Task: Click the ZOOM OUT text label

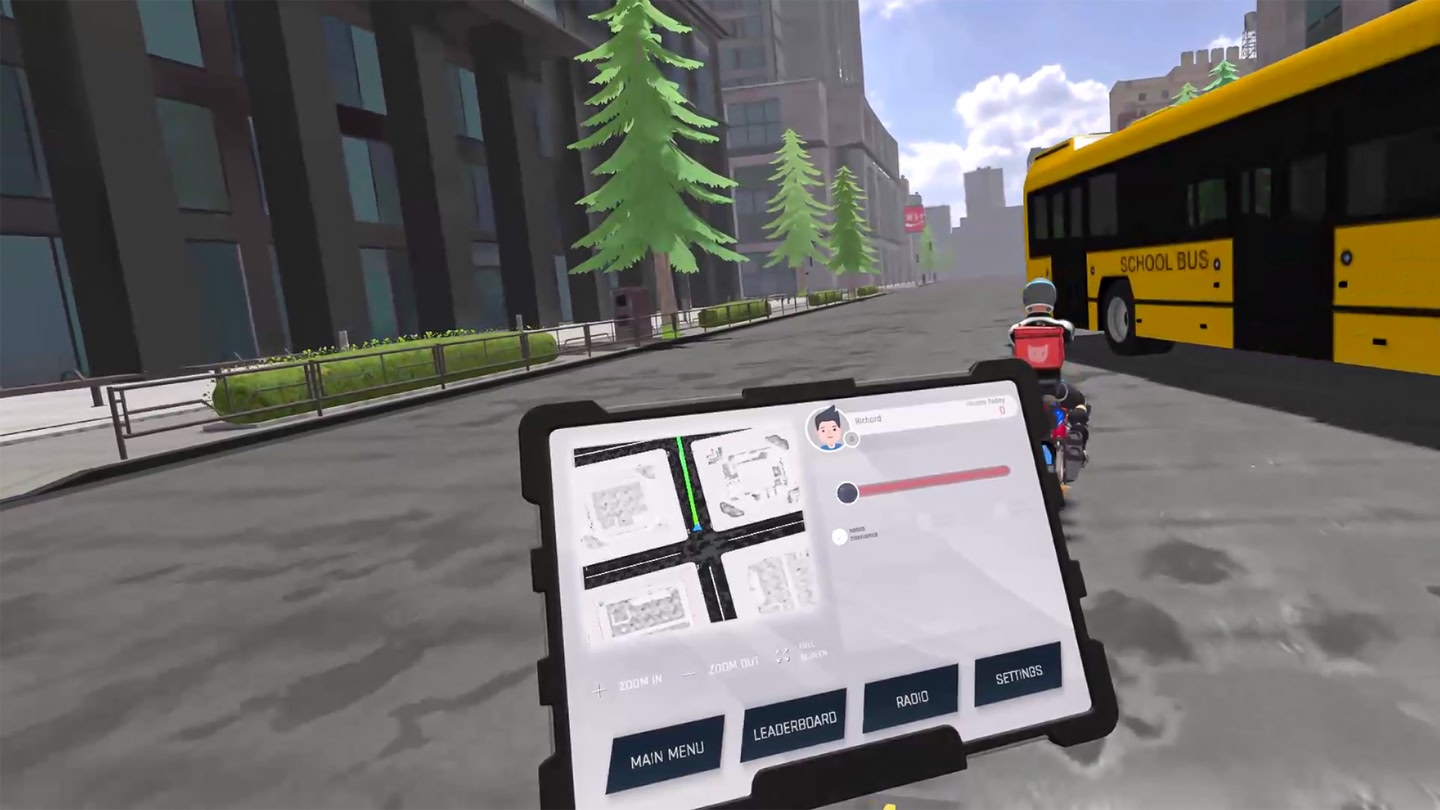Action: 734,662
